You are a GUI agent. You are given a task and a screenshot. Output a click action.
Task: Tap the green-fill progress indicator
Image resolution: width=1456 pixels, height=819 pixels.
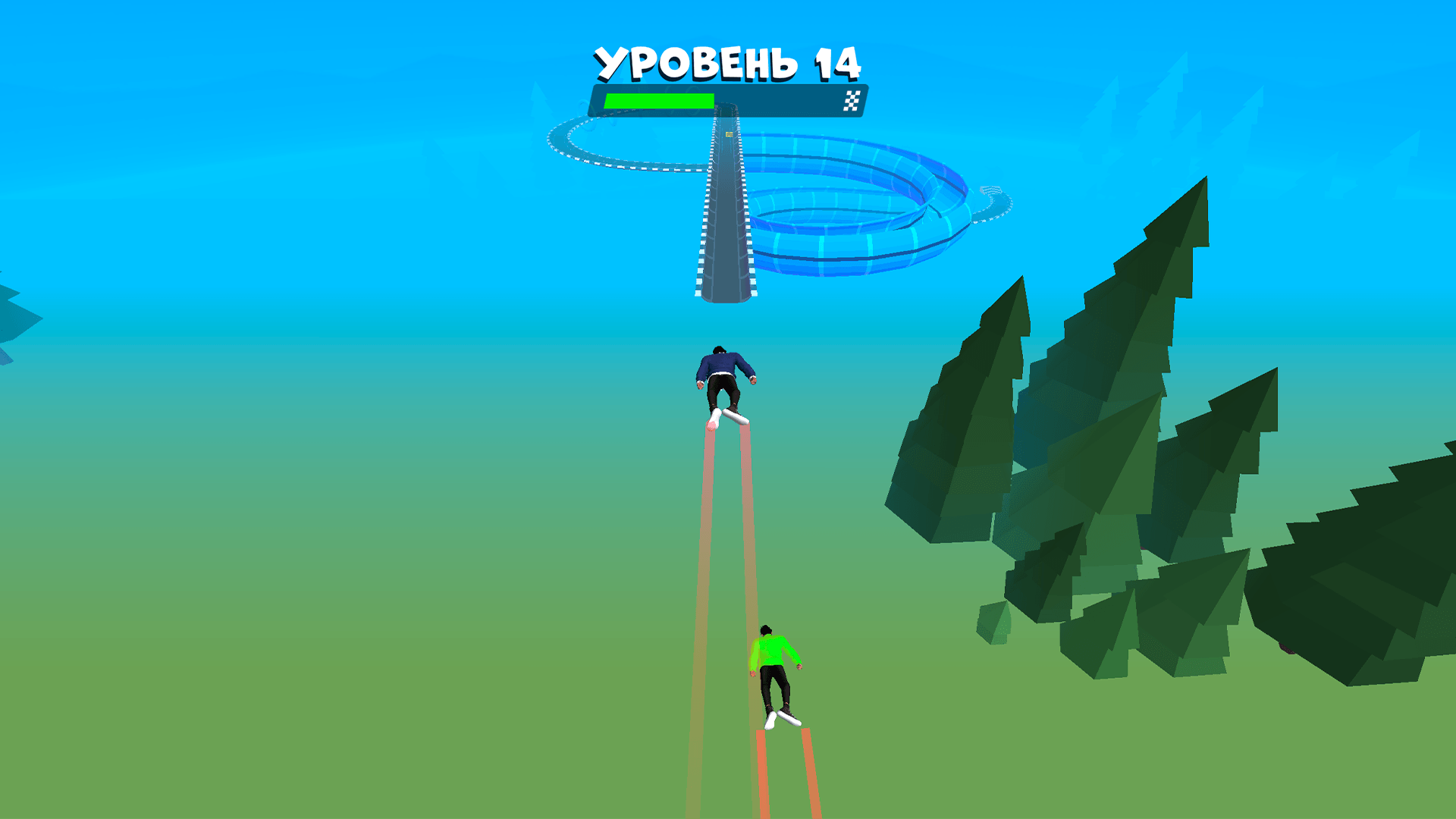(660, 99)
